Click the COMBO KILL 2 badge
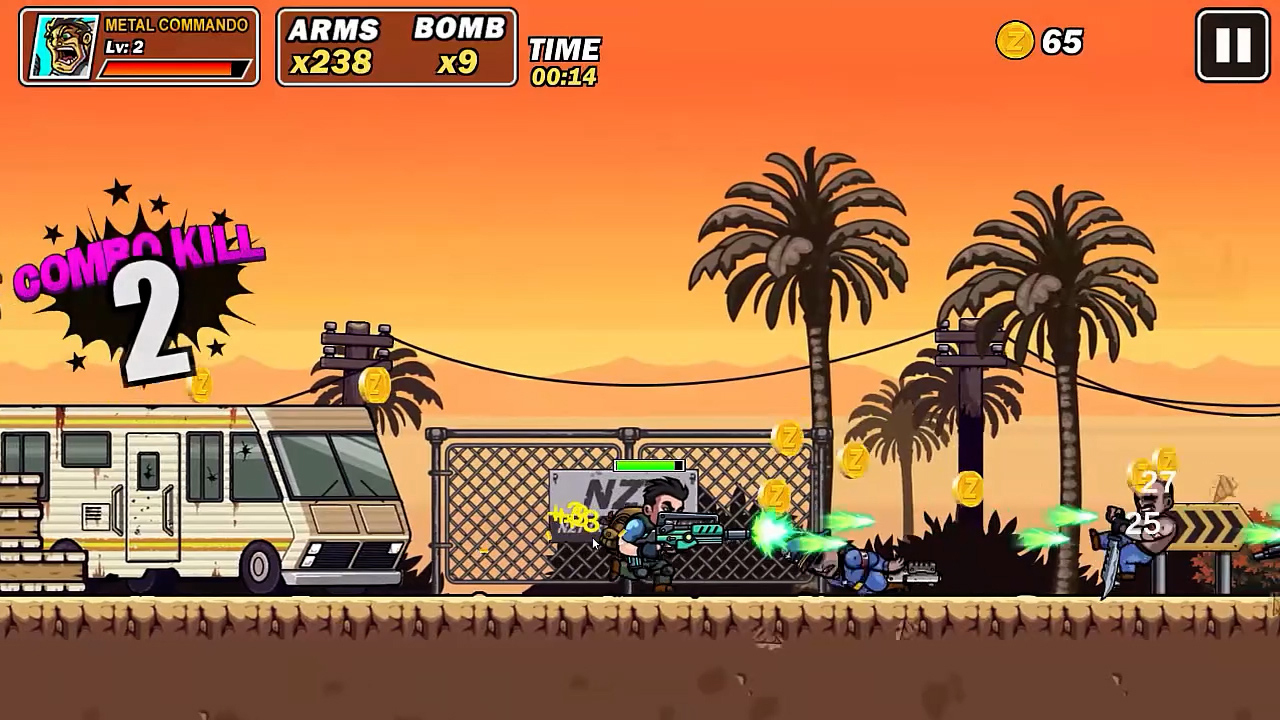This screenshot has width=1280, height=720. [x=140, y=280]
